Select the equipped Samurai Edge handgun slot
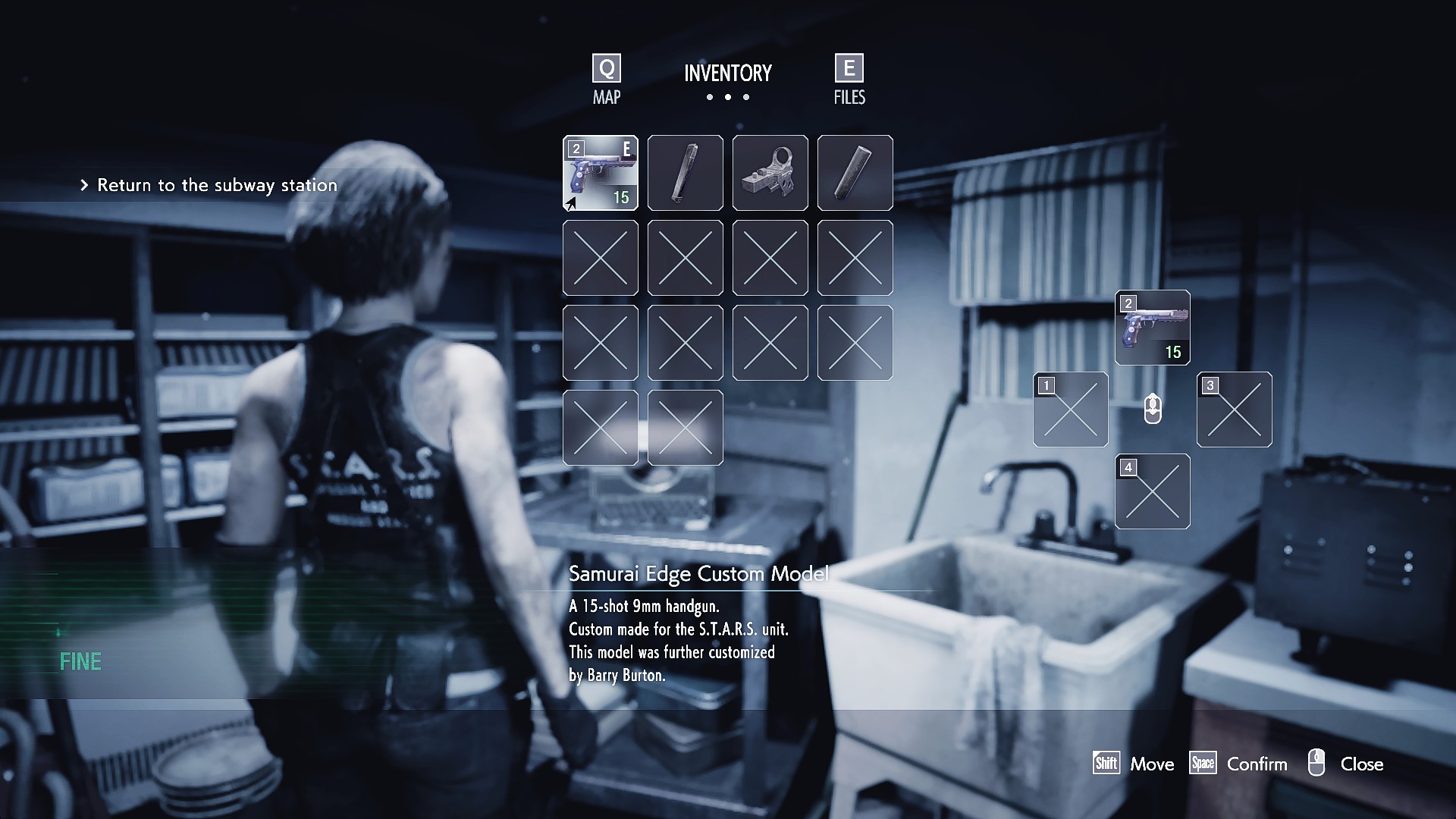This screenshot has height=819, width=1456. click(x=601, y=173)
